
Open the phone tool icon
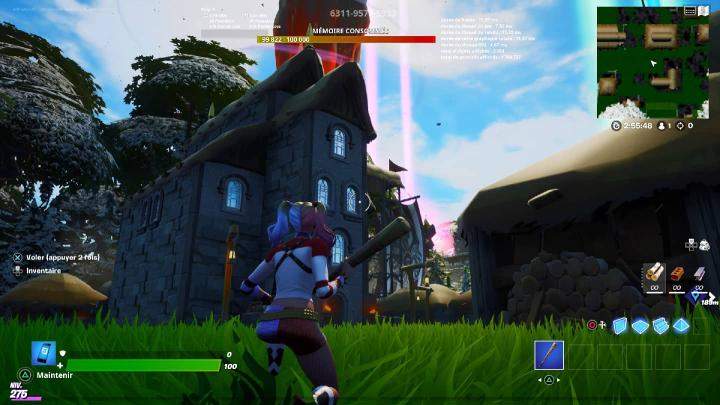coord(44,353)
